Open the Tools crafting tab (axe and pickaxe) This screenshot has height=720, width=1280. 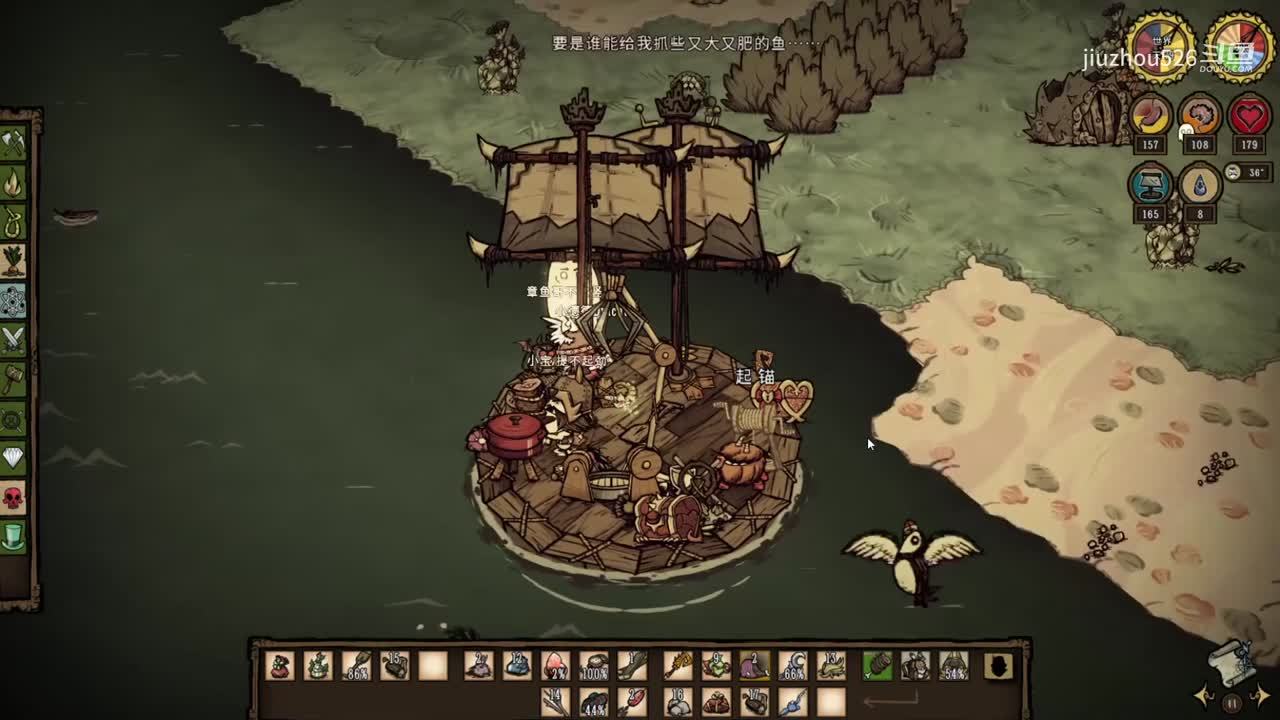point(13,144)
